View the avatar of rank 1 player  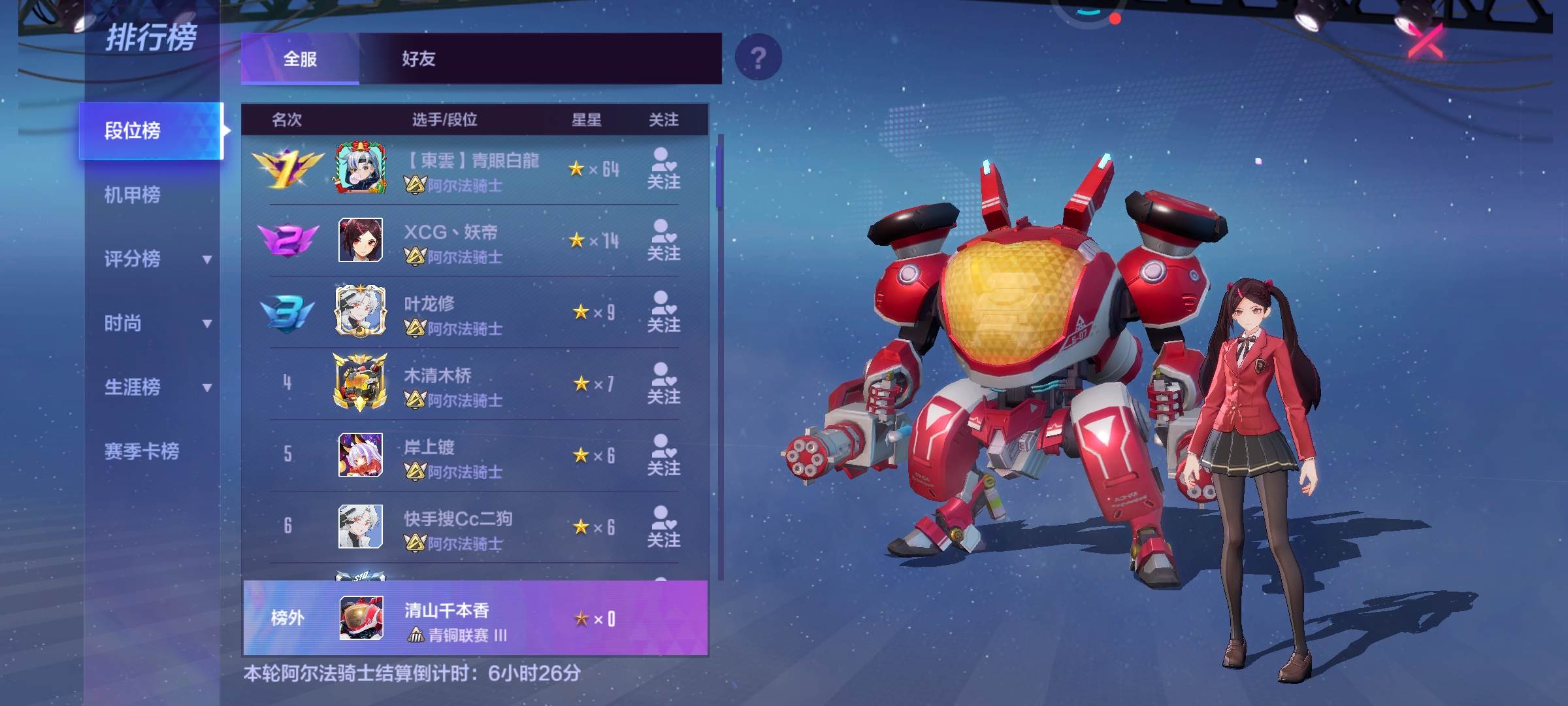click(x=361, y=169)
